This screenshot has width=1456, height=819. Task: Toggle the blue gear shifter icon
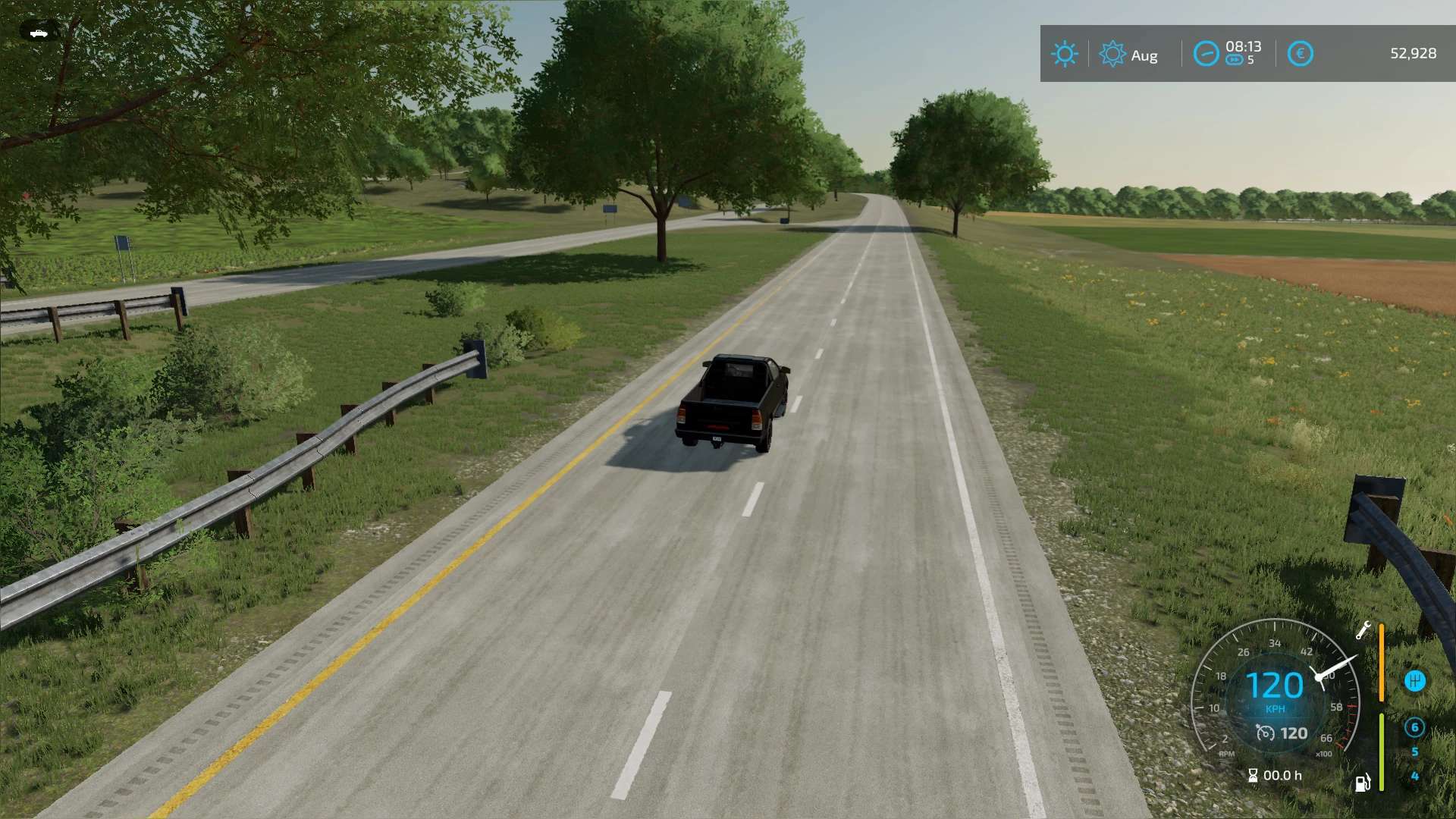tap(1414, 681)
